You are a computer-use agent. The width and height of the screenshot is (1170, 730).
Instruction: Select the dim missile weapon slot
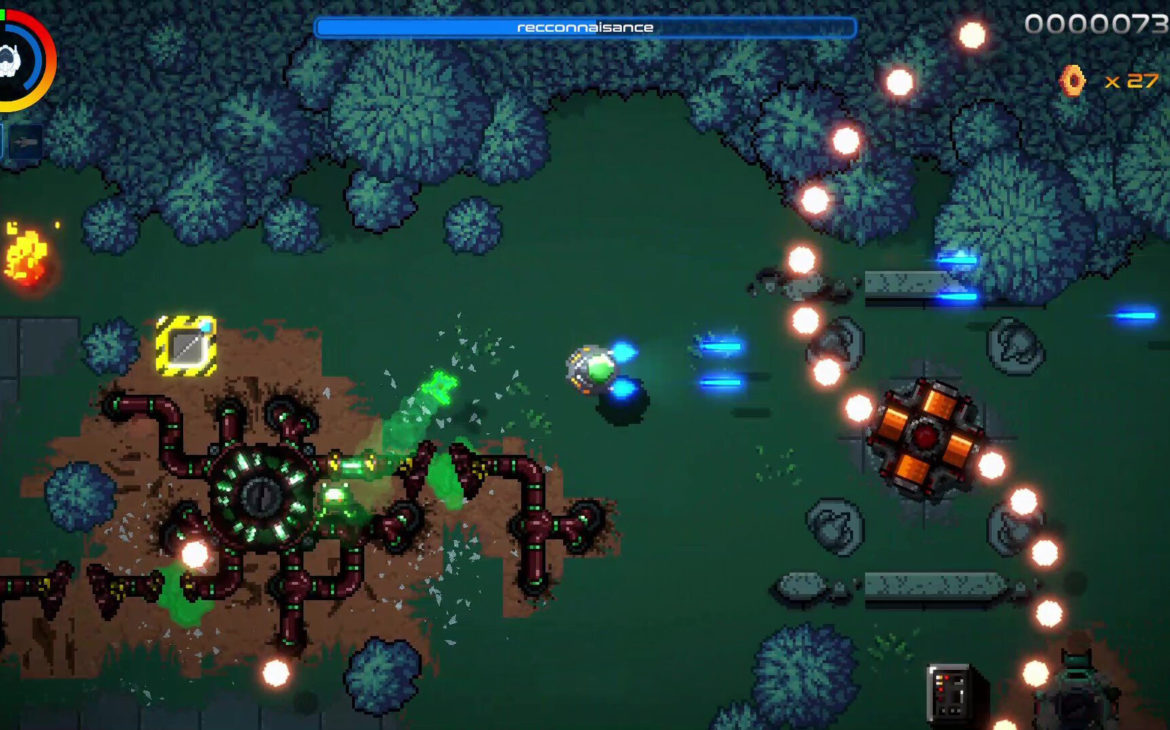26,141
